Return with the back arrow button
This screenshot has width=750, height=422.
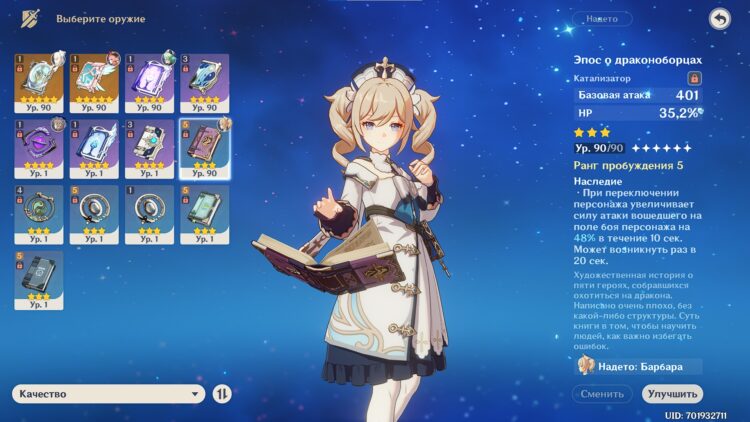pos(719,19)
